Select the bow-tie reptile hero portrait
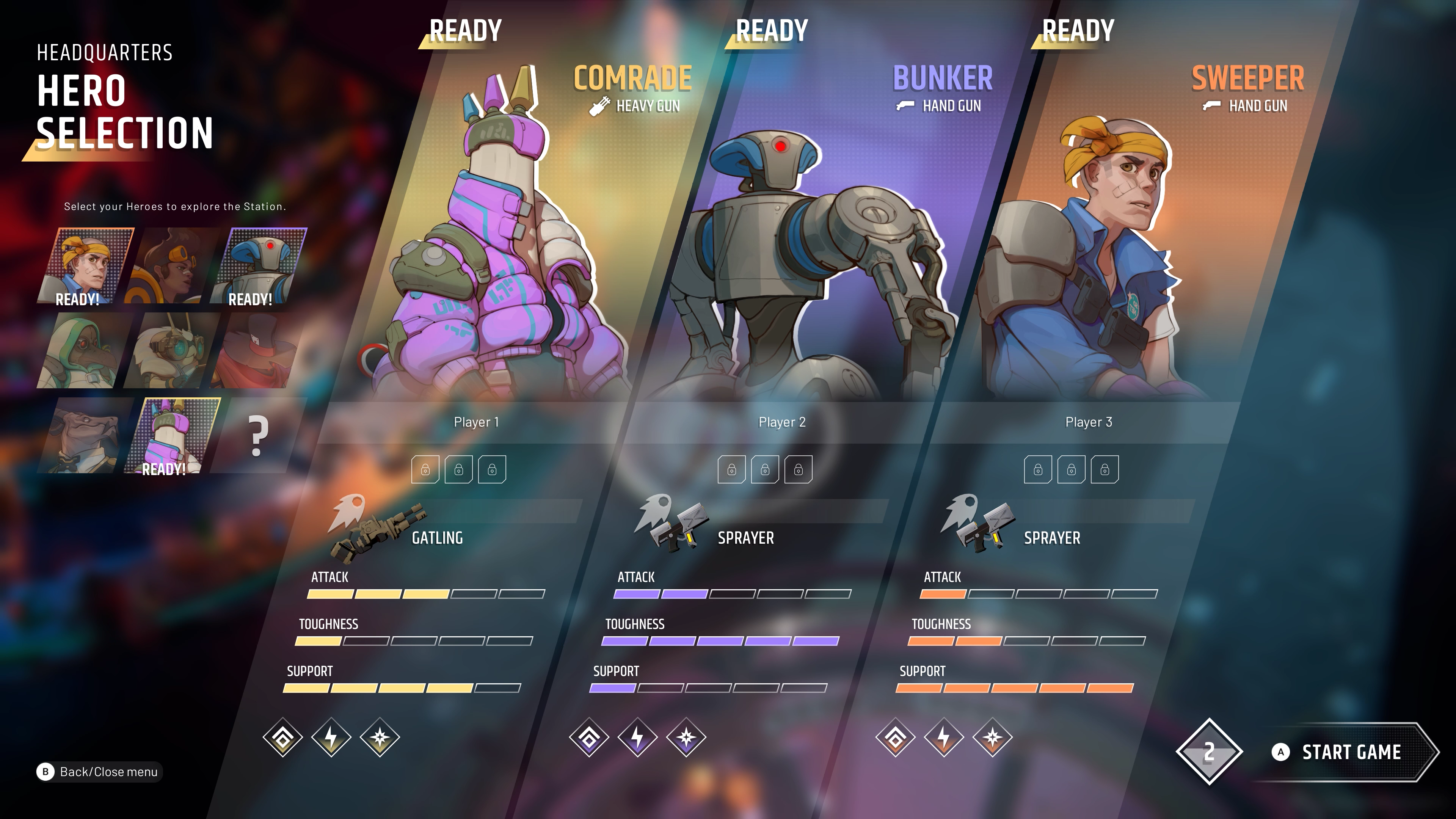 tap(82, 435)
